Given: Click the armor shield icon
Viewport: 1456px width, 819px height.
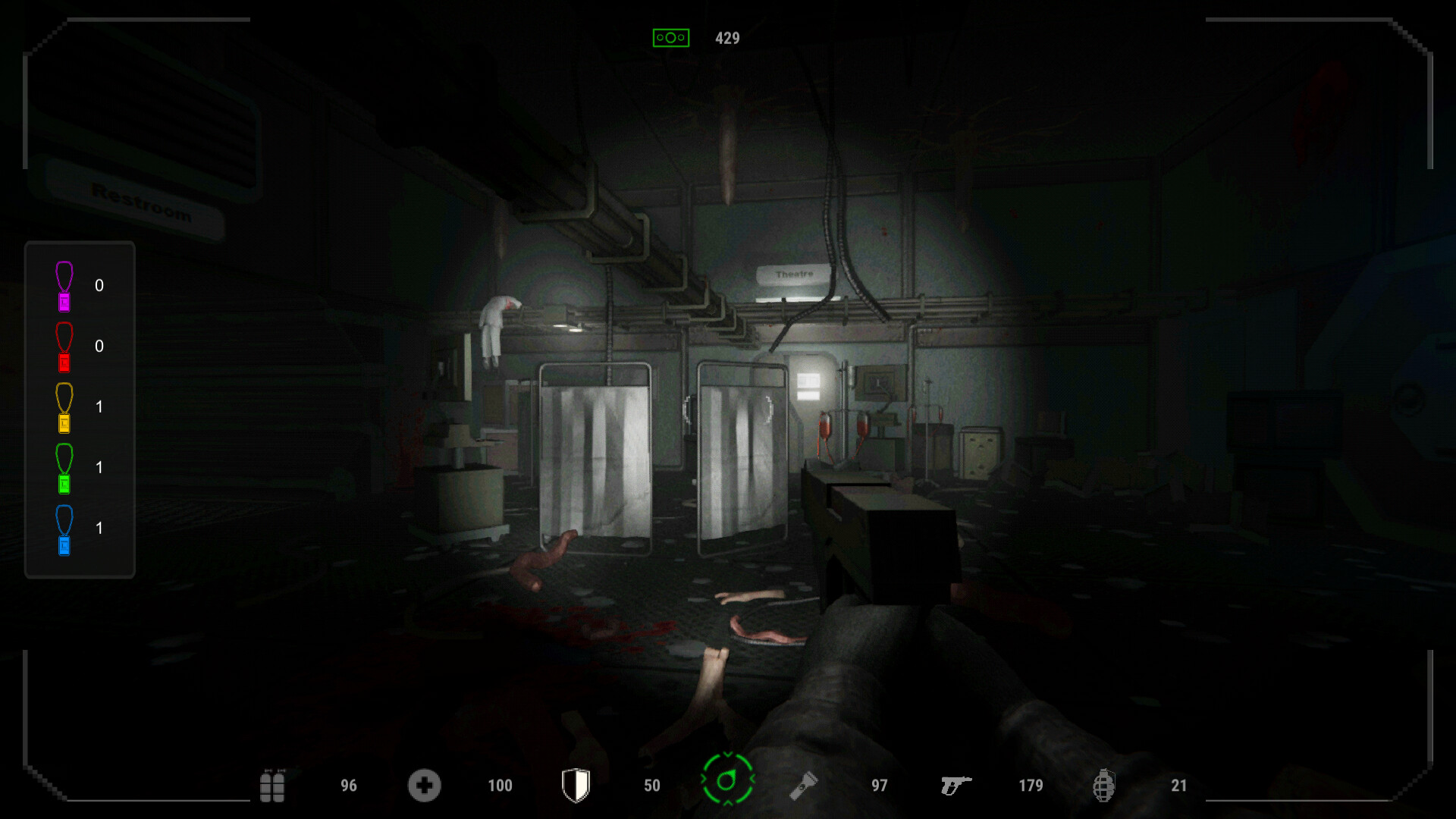Looking at the screenshot, I should click(576, 786).
